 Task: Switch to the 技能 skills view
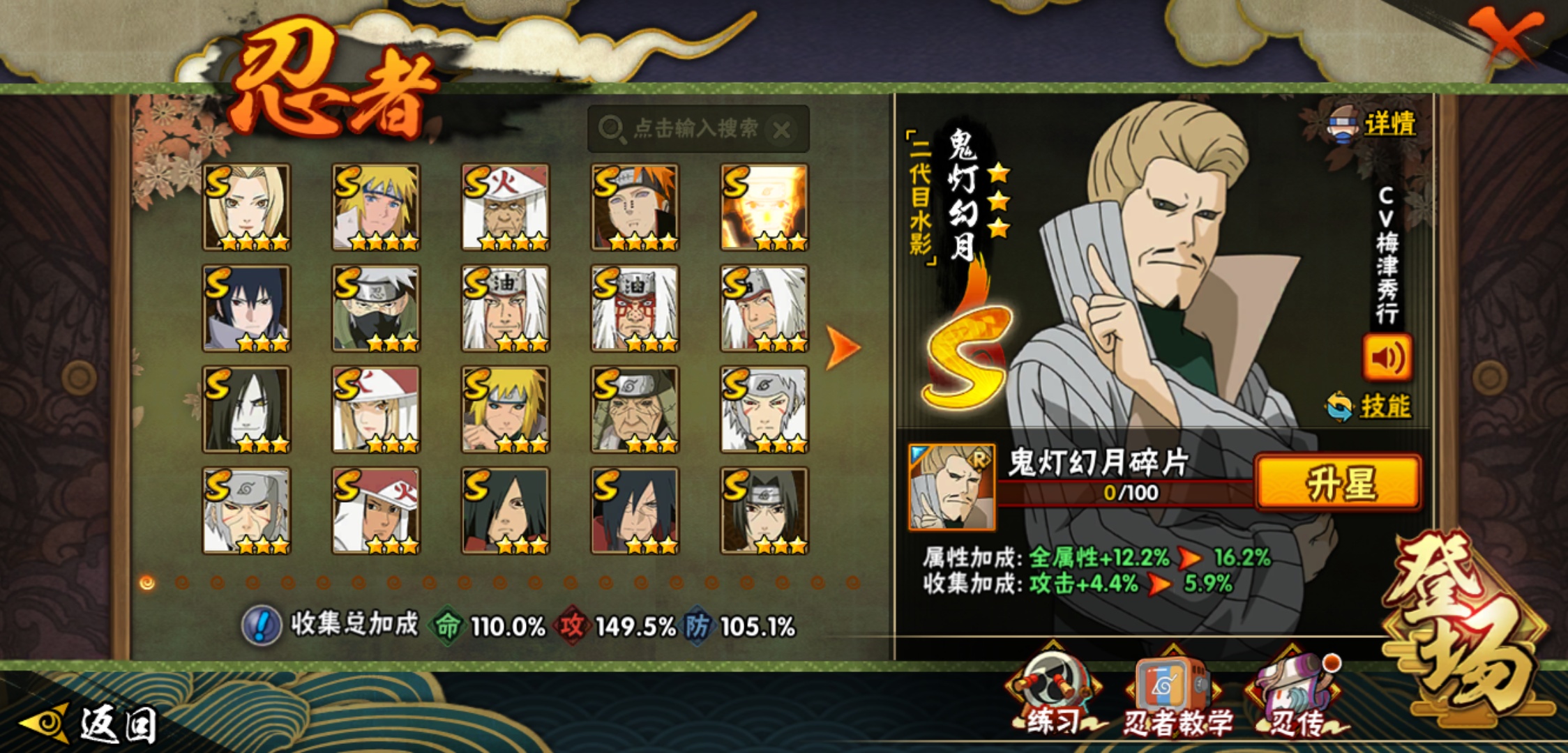1384,406
